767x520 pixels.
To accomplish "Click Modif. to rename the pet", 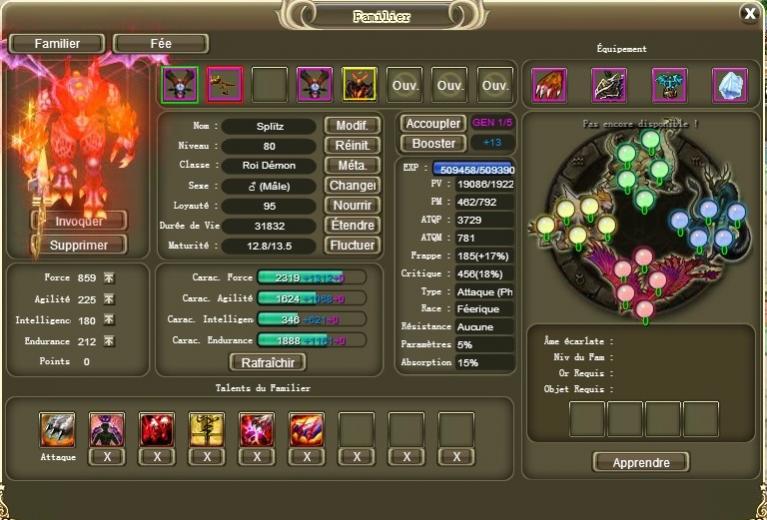I will coord(352,126).
